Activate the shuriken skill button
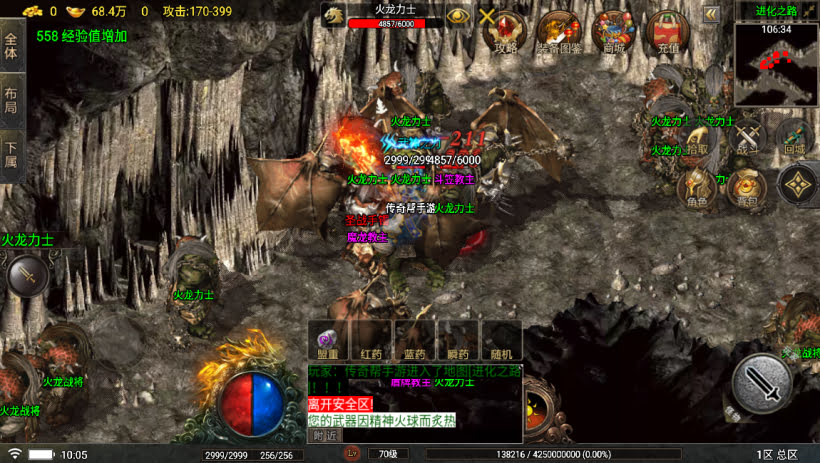Viewport: 820px width, 463px height. pyautogui.click(x=797, y=184)
